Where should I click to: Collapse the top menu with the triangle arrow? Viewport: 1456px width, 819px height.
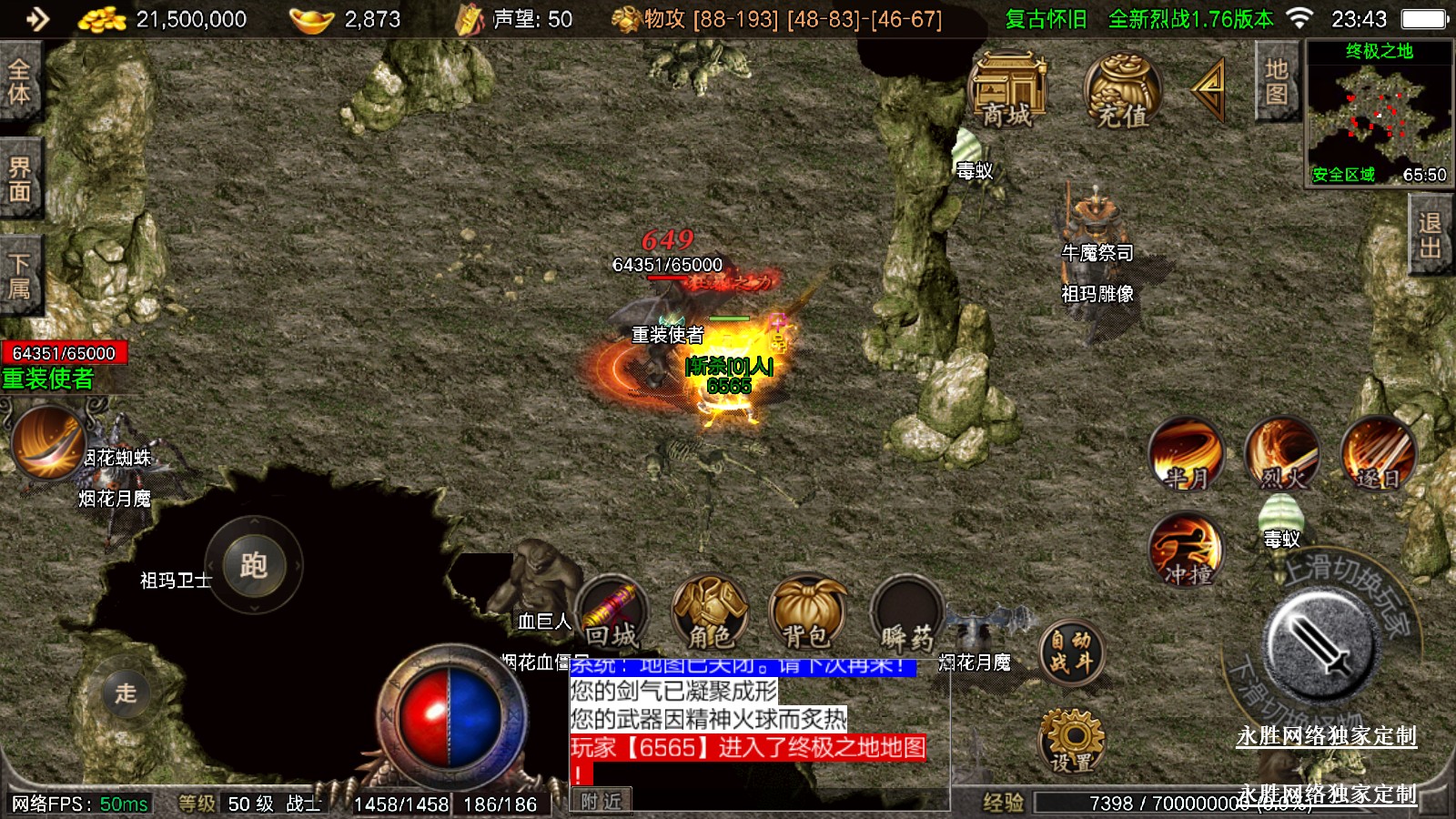tap(1209, 88)
